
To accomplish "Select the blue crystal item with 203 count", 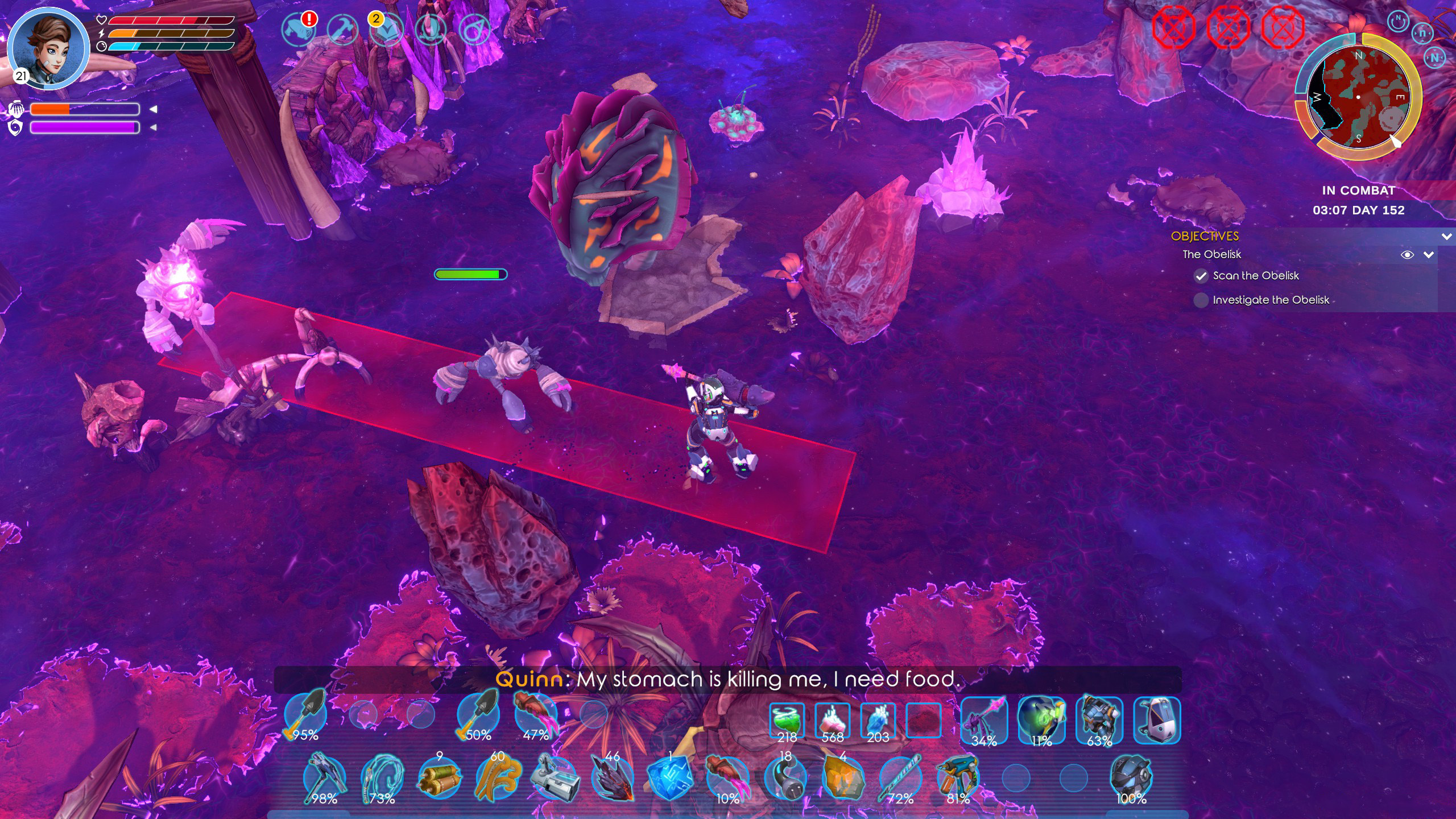I will click(x=878, y=720).
